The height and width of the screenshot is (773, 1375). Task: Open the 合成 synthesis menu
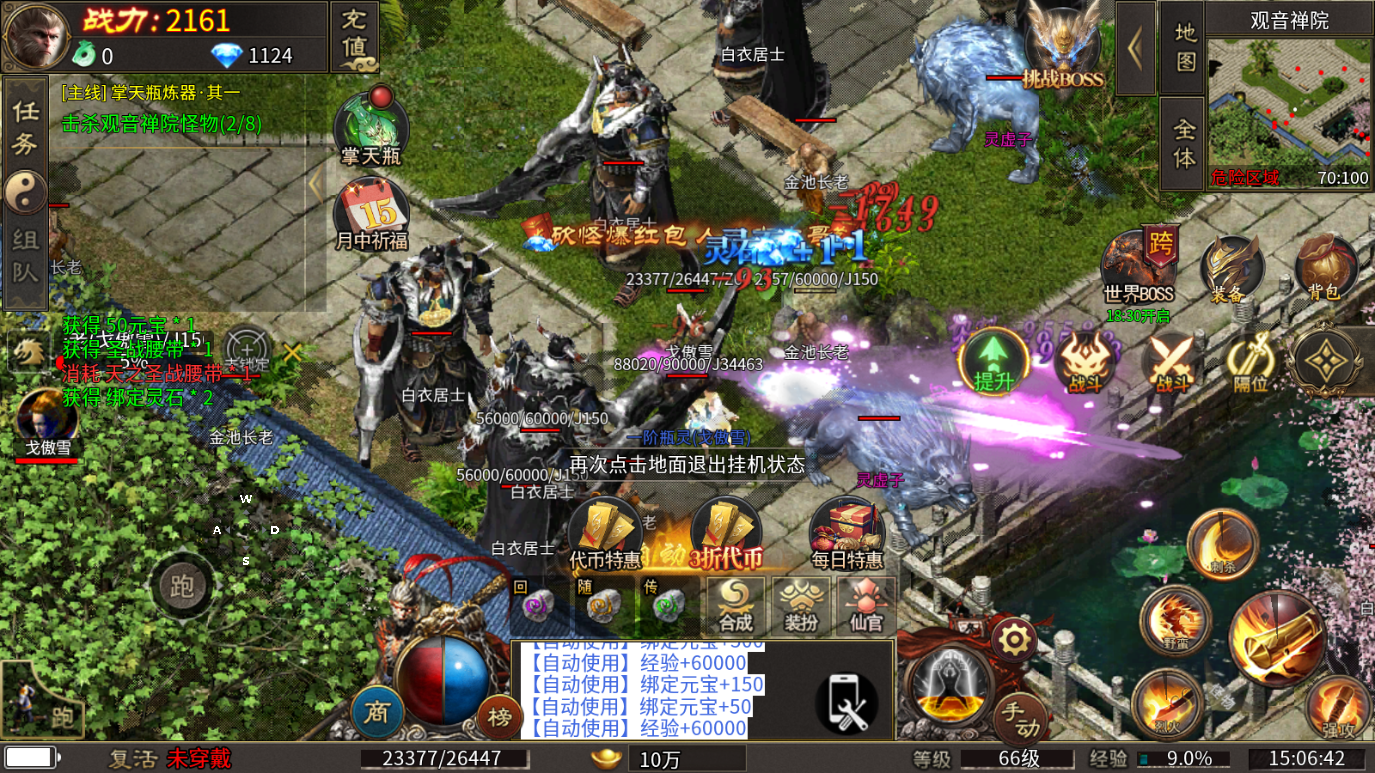[735, 603]
